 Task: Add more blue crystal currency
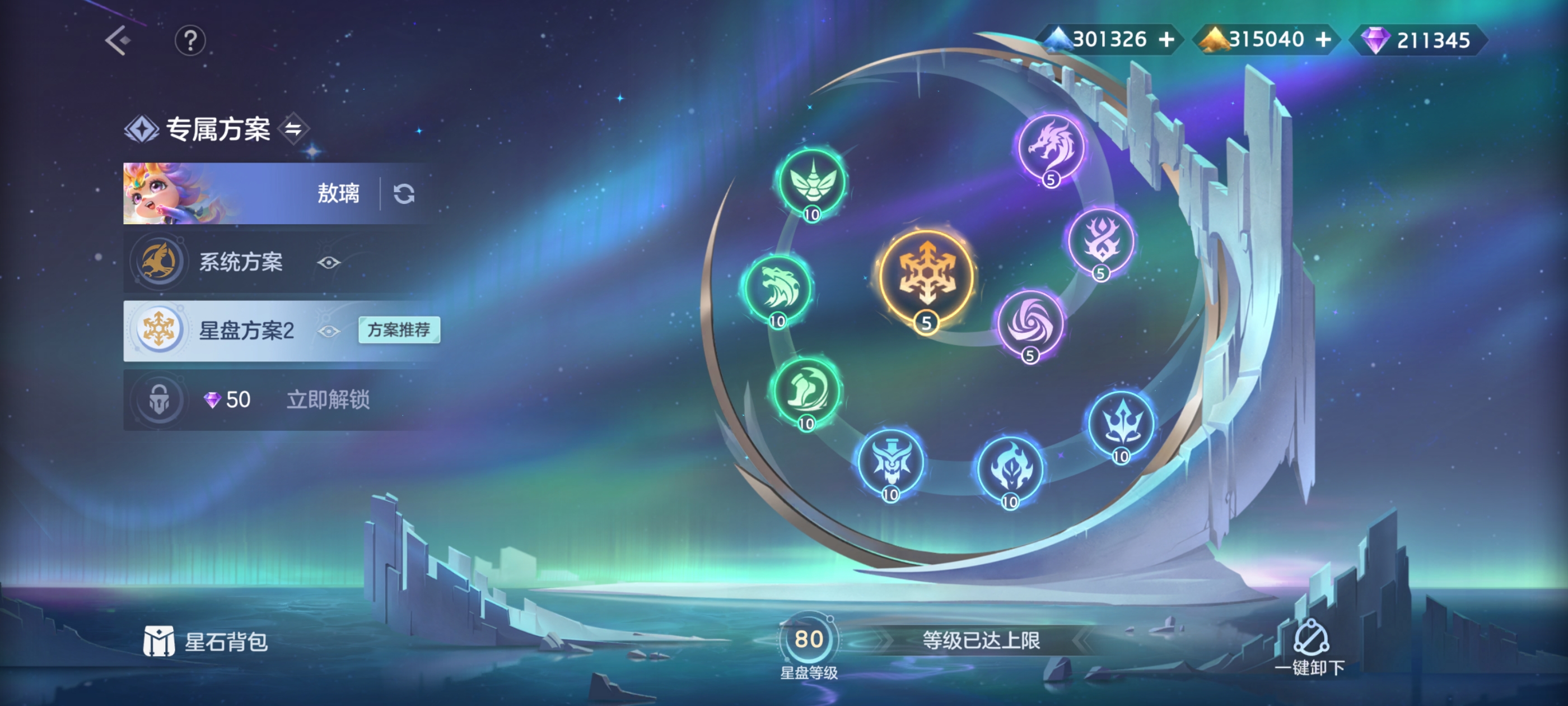1166,40
